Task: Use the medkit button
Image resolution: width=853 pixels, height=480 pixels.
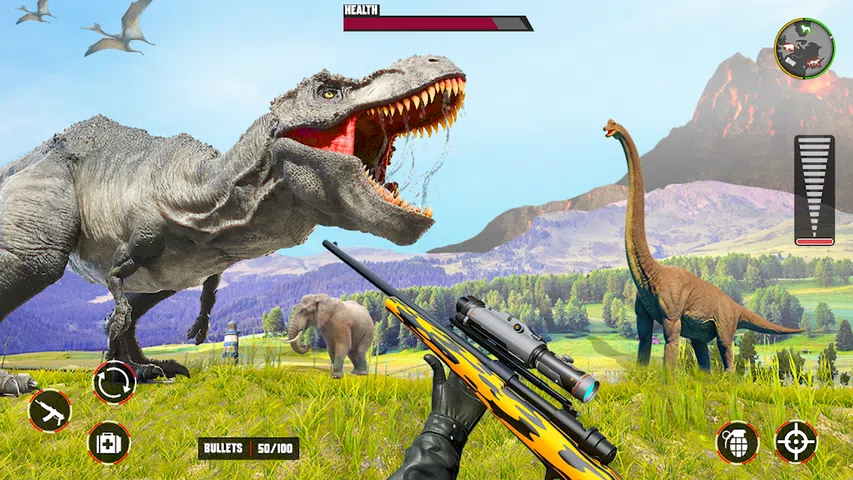Action: pos(108,441)
